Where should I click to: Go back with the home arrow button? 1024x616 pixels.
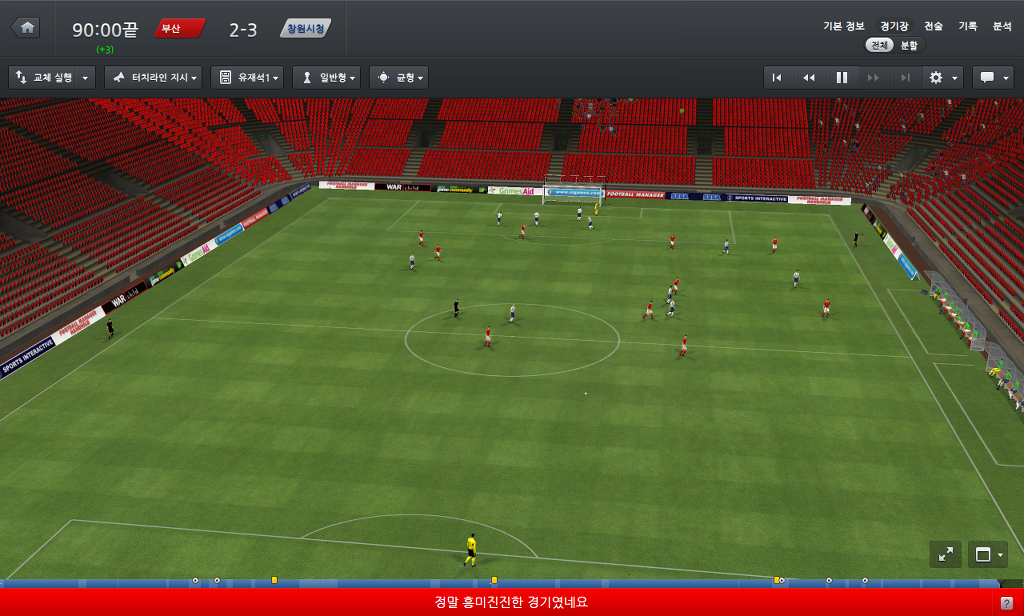27,28
